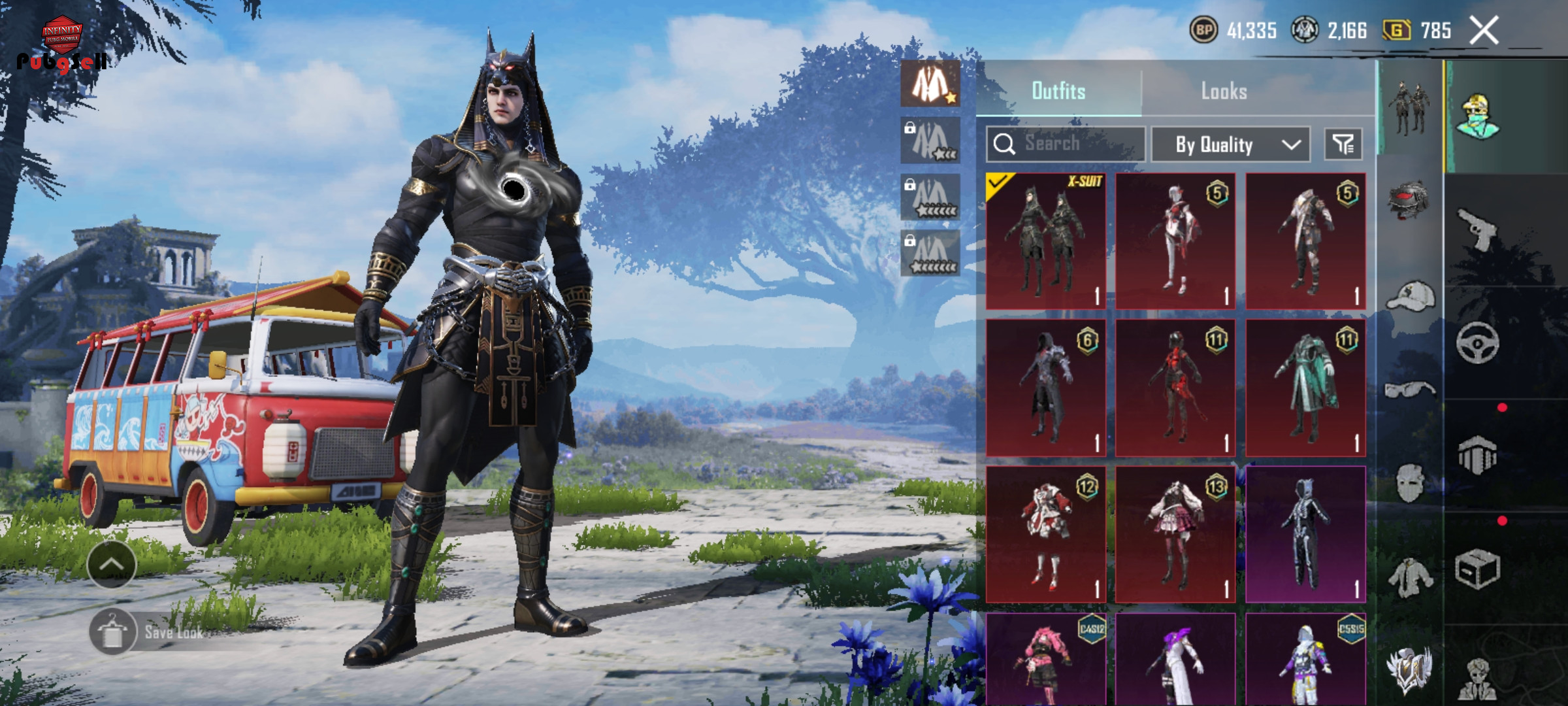Screen dimensions: 1568x706
Task: Close the inventory screen with the X
Action: [1484, 30]
